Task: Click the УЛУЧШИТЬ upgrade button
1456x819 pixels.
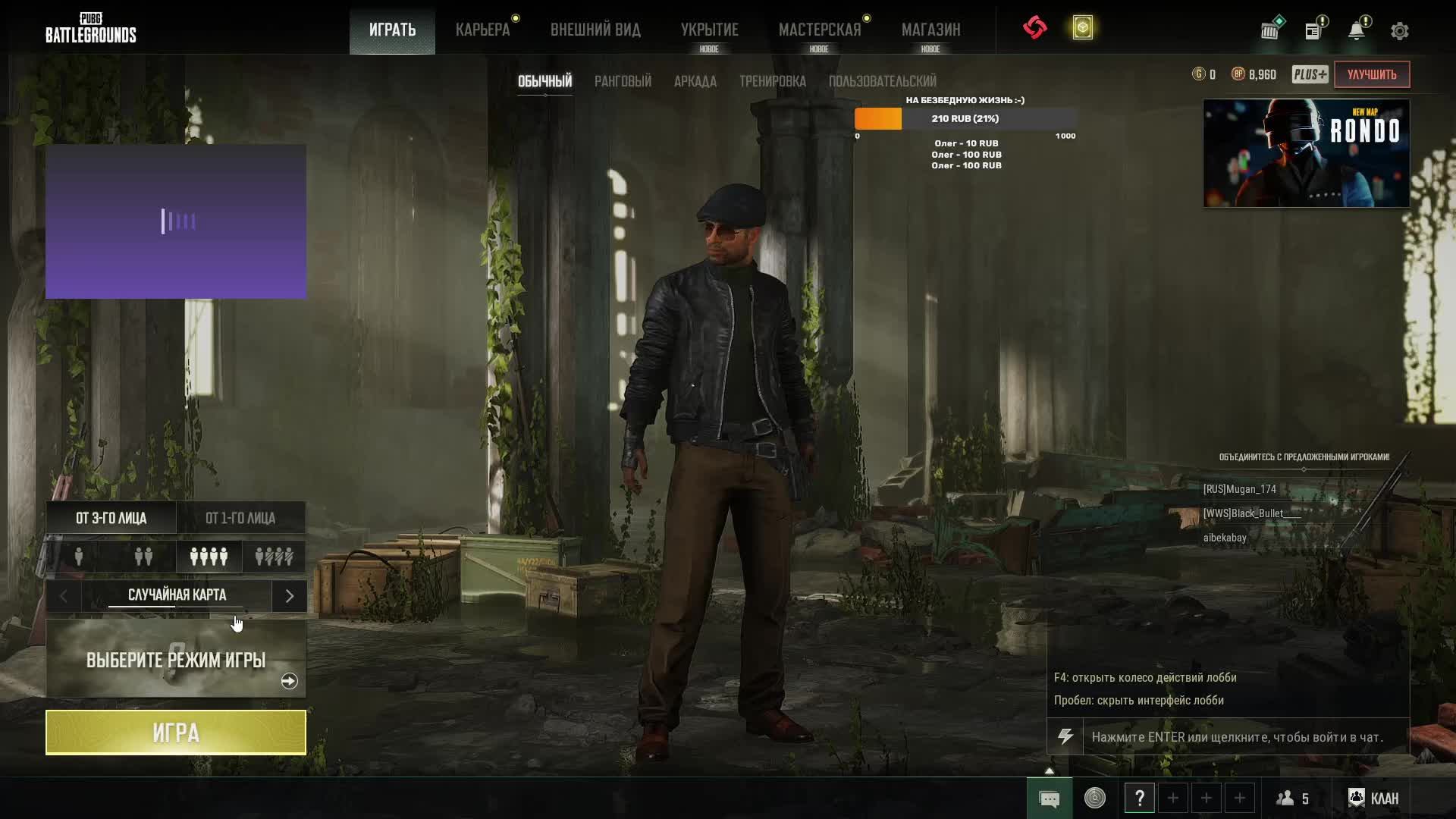Action: 1371,74
